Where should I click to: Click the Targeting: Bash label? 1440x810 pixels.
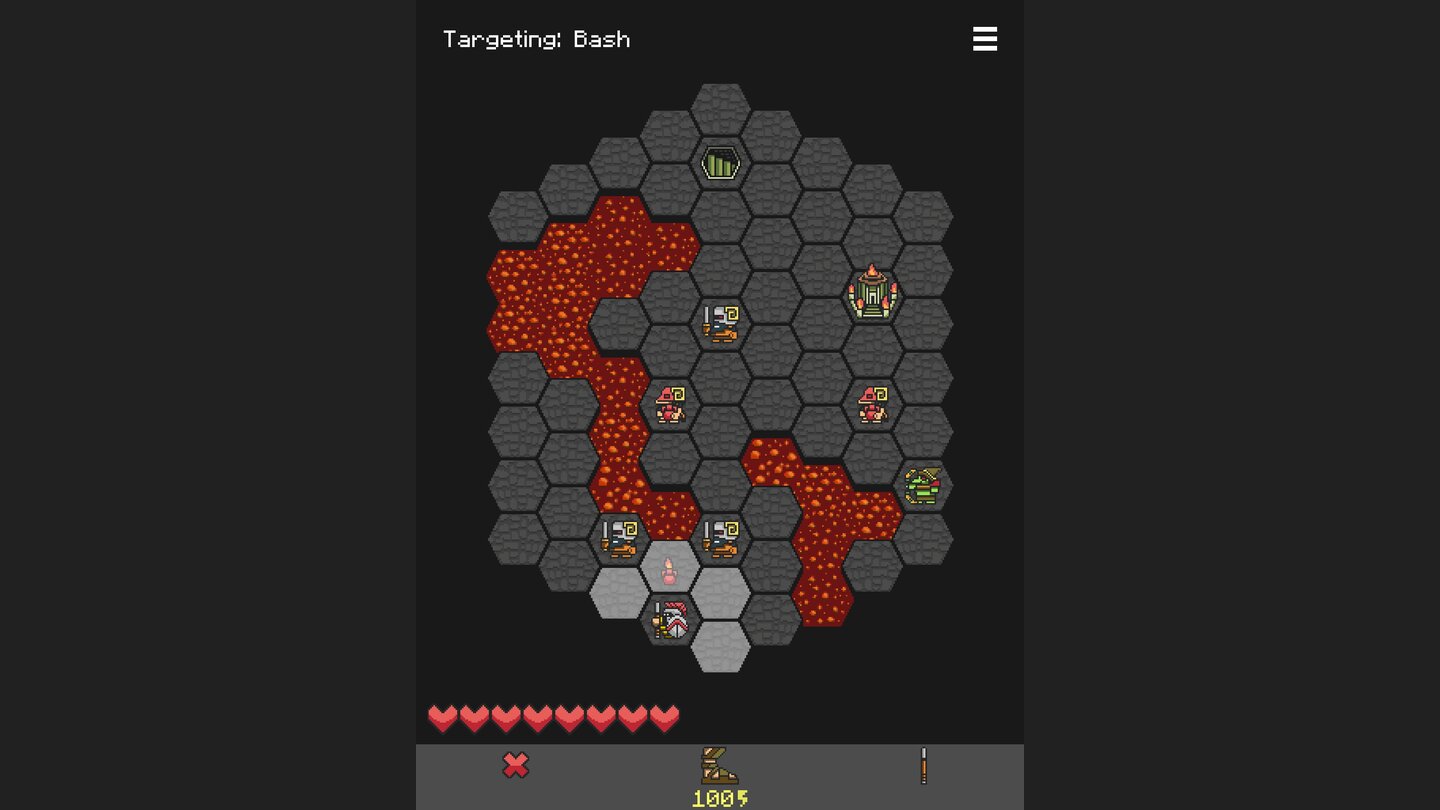(537, 39)
